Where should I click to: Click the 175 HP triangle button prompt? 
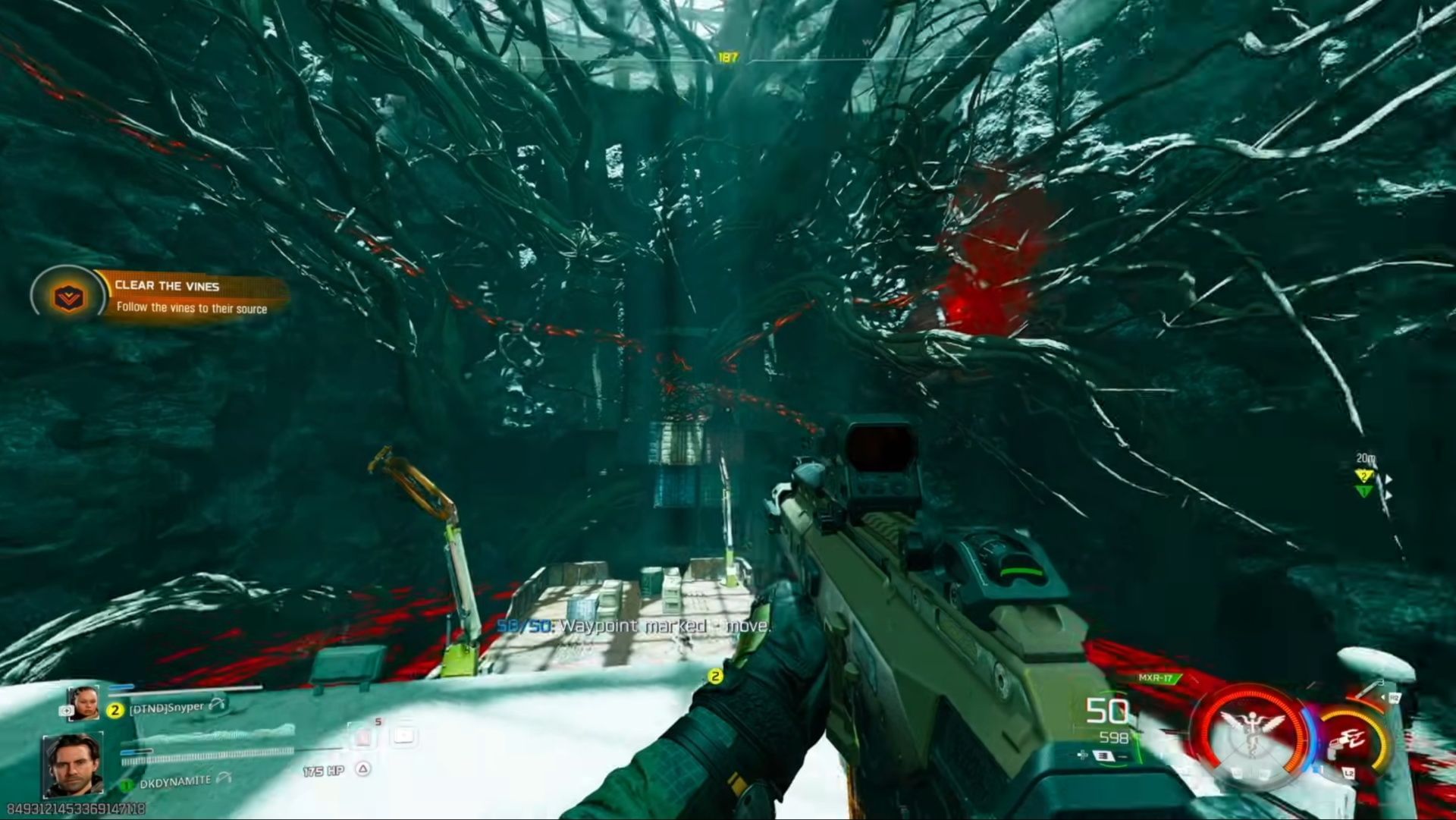[x=363, y=769]
